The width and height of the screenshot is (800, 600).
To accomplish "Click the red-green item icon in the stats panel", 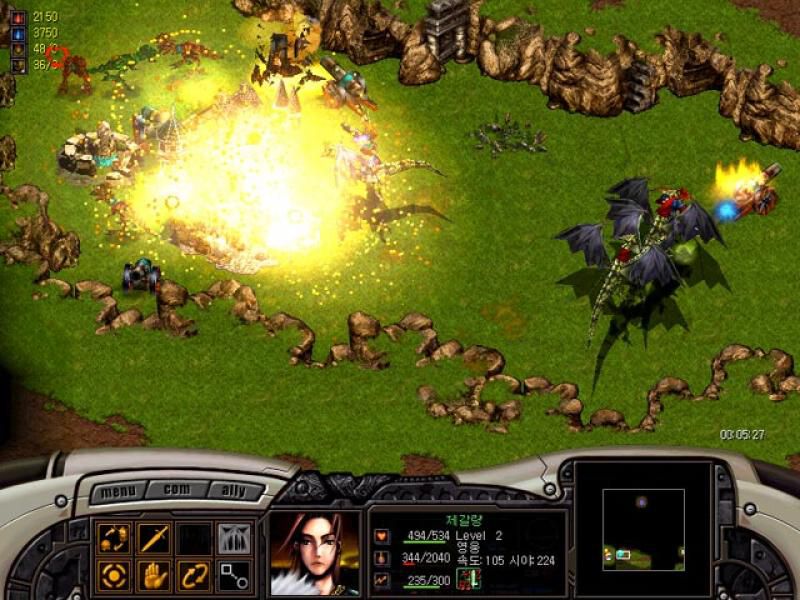I will [x=468, y=578].
